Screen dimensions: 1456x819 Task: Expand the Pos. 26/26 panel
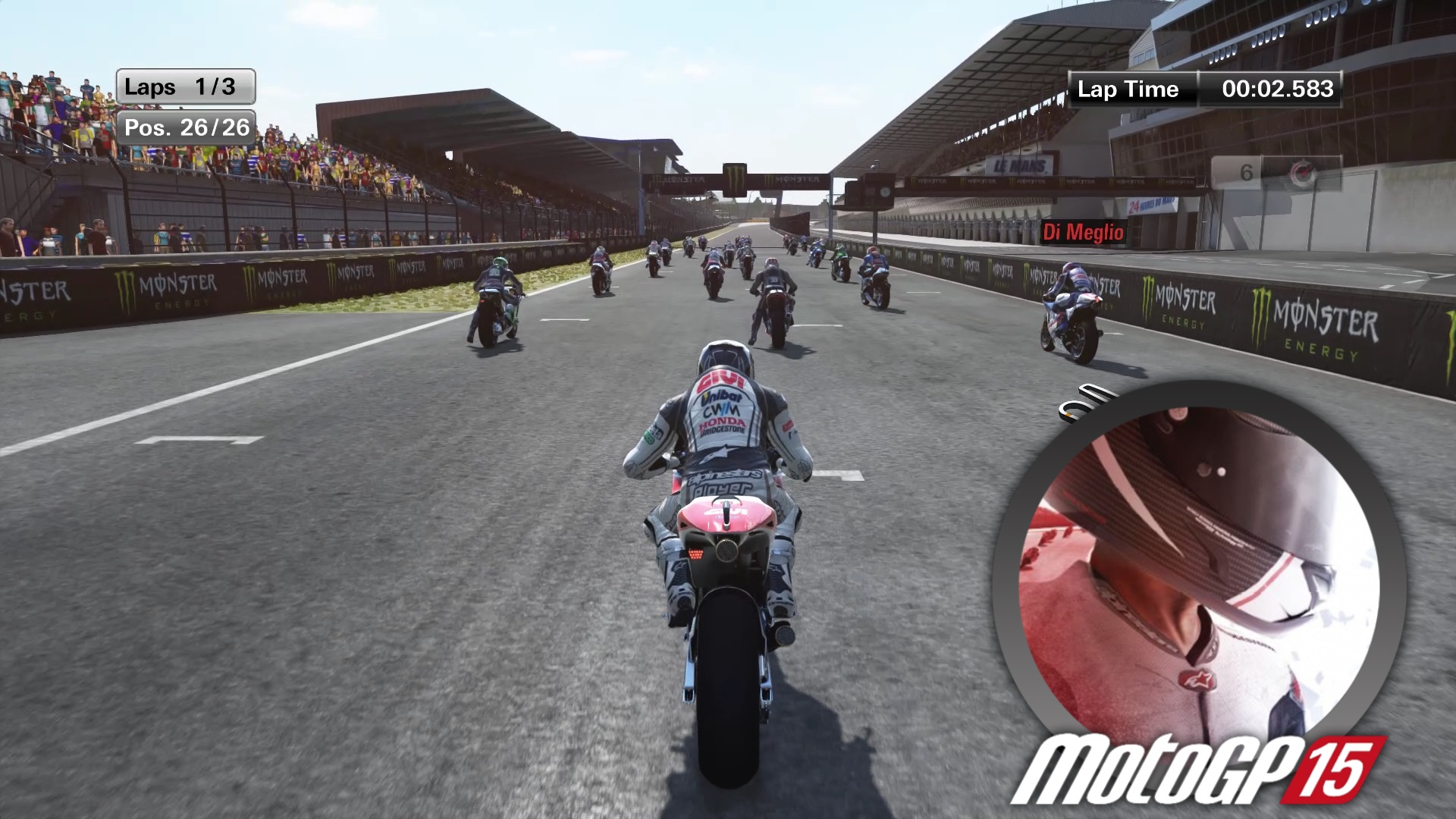click(x=187, y=127)
